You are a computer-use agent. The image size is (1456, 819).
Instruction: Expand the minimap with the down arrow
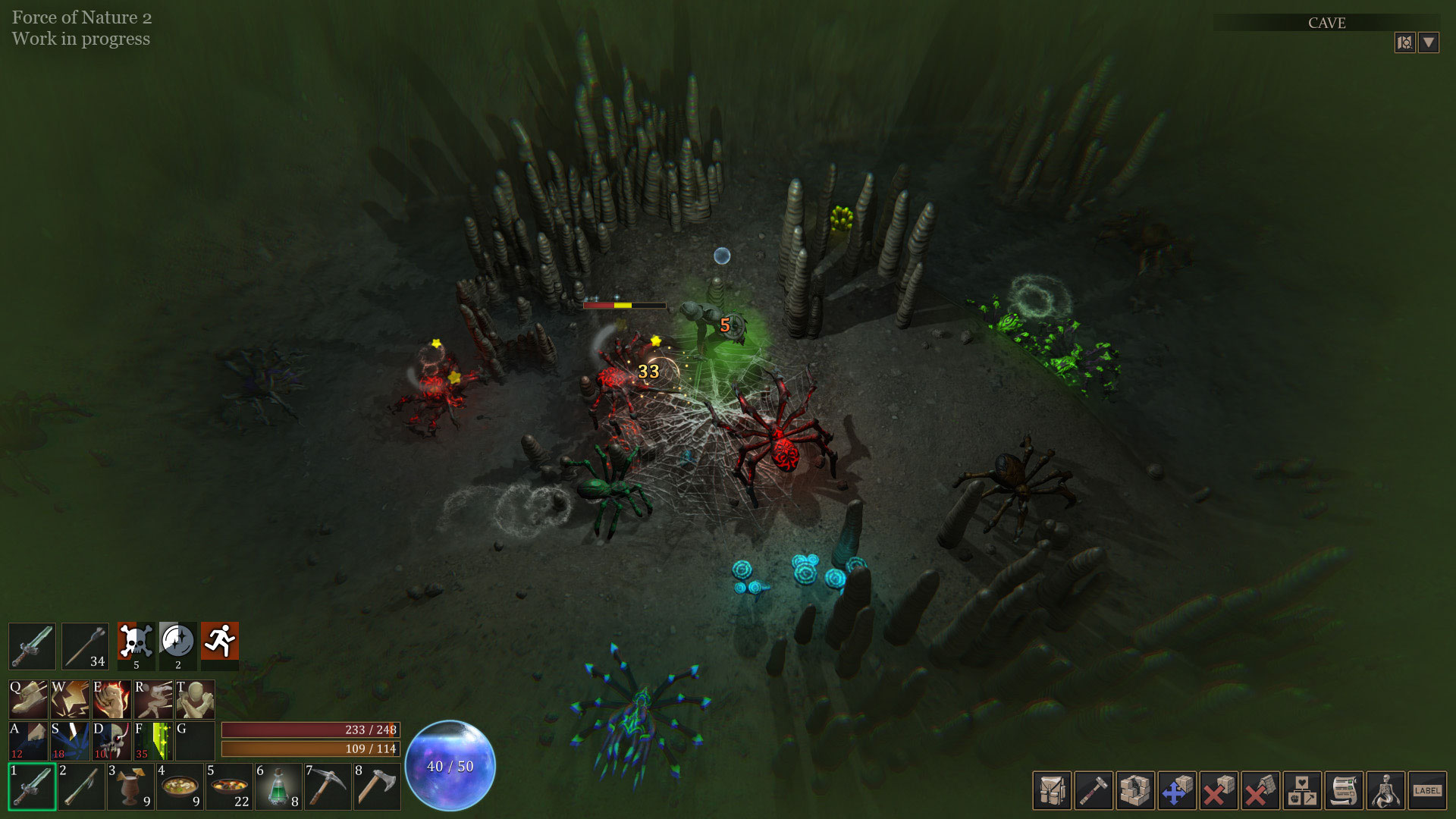click(1429, 42)
